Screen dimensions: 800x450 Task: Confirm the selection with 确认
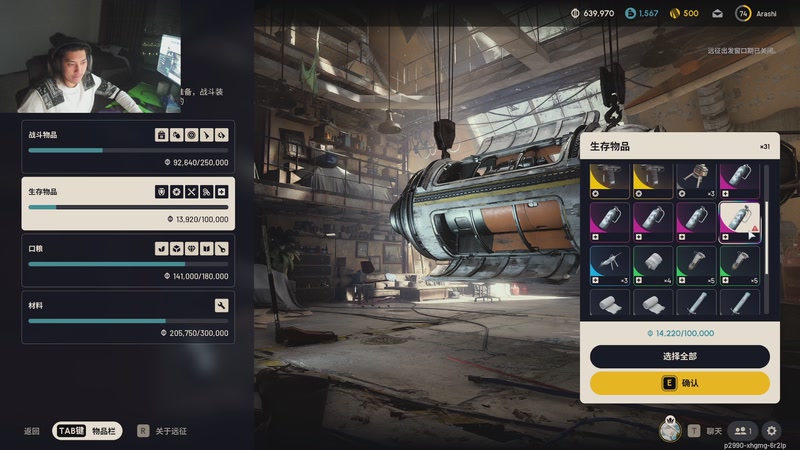(x=680, y=383)
